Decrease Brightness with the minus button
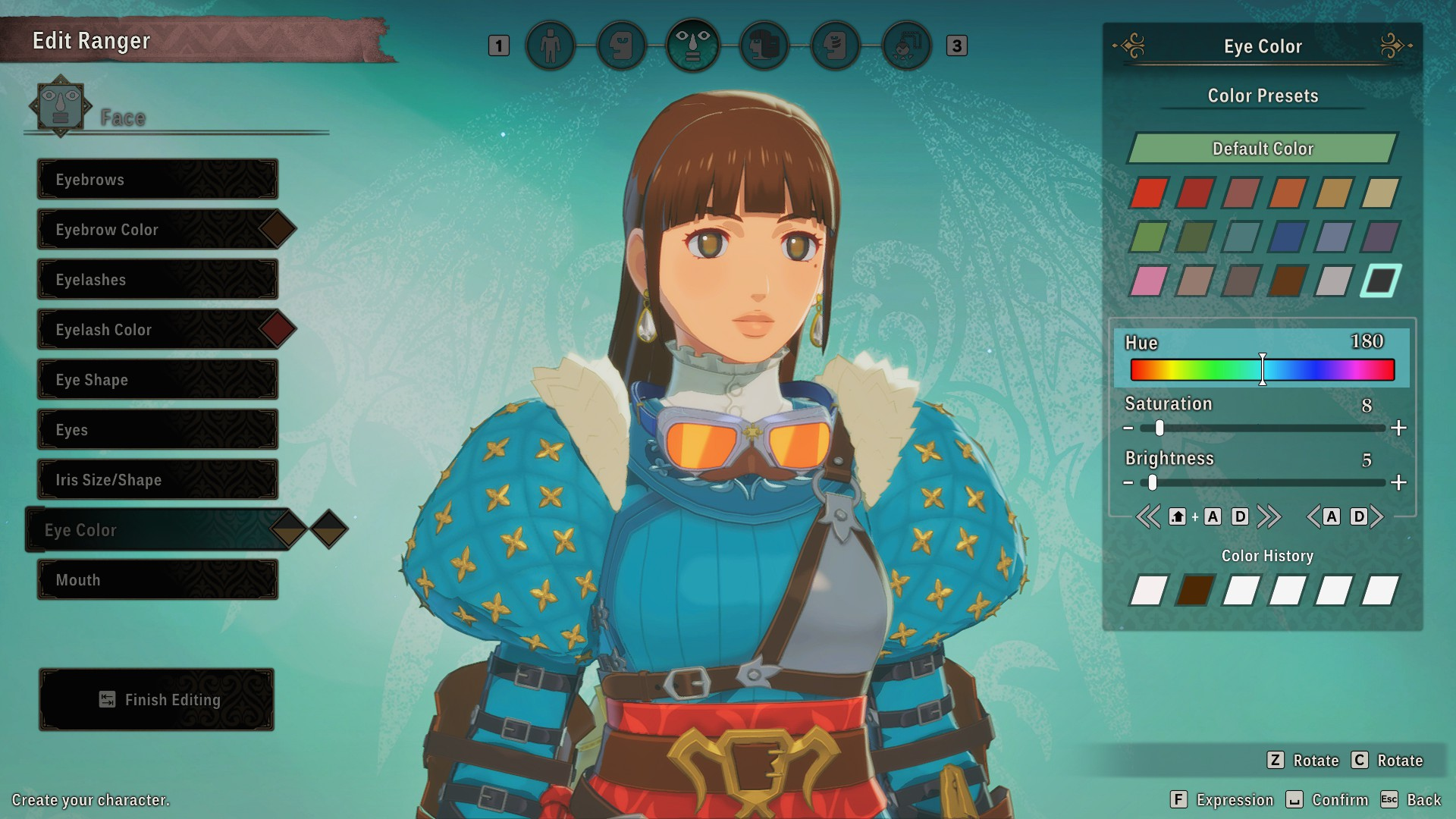Viewport: 1456px width, 819px height. (x=1128, y=483)
